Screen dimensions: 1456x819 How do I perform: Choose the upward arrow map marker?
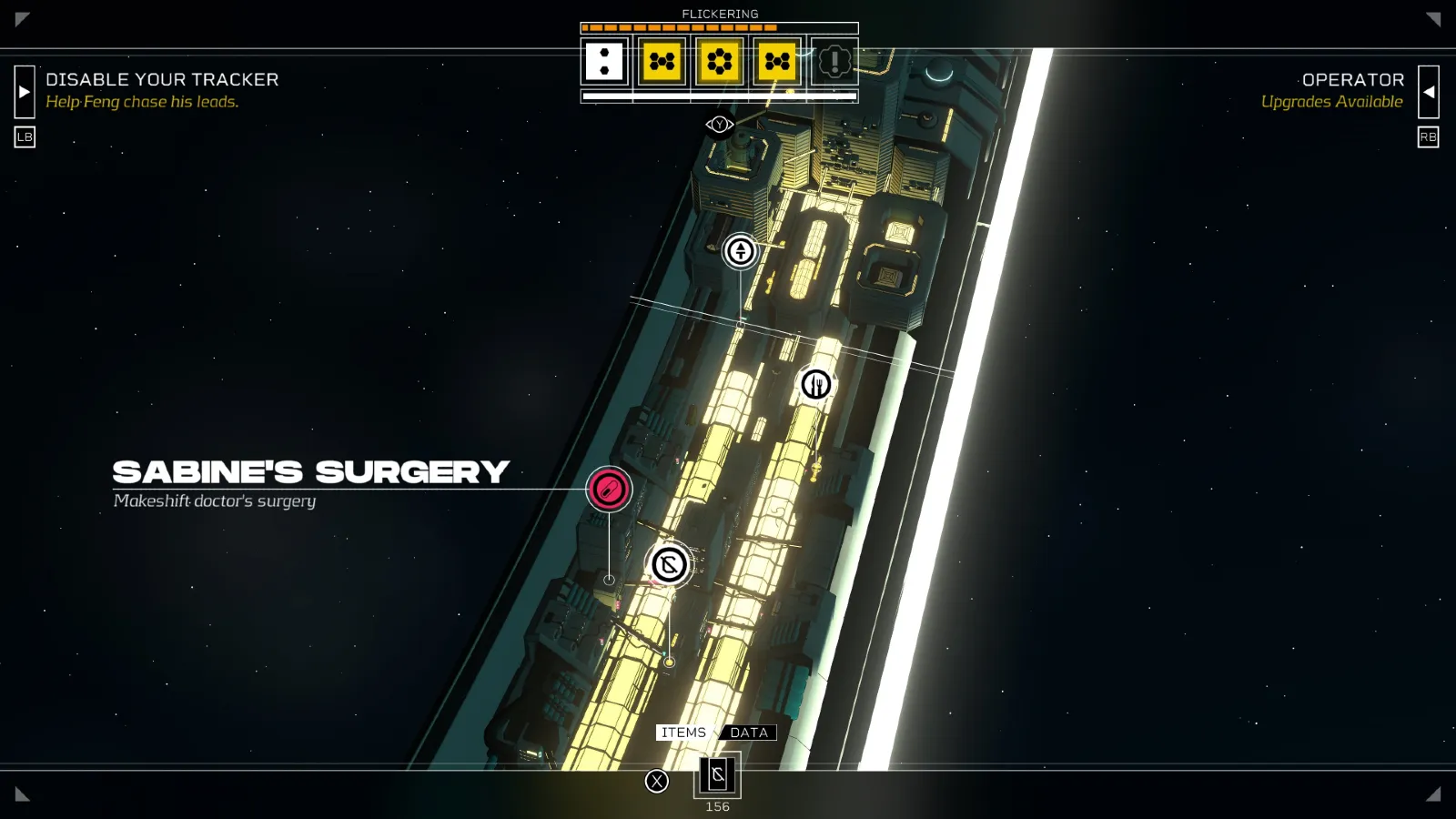click(740, 250)
